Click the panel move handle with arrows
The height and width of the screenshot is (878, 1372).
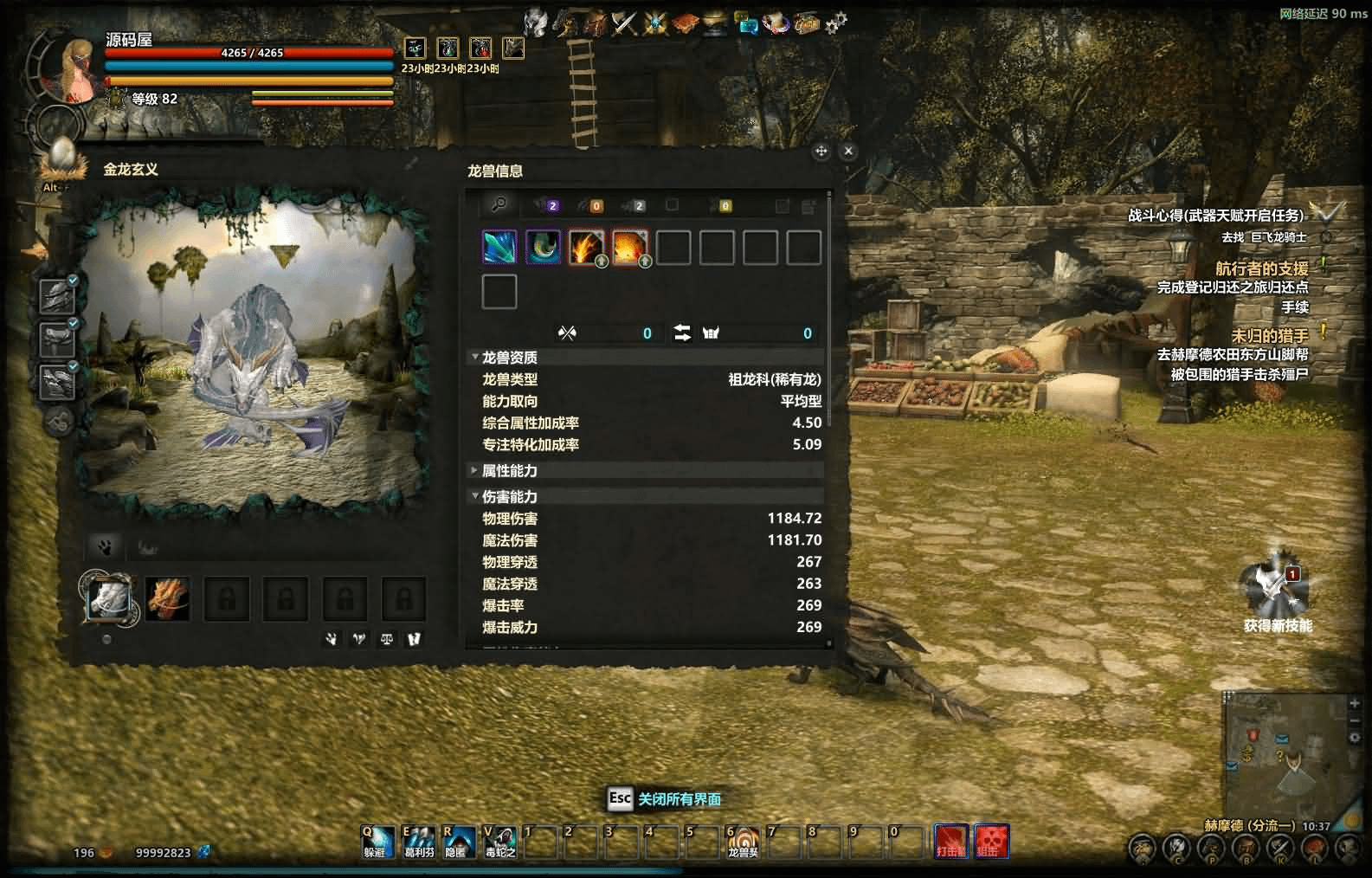[821, 151]
